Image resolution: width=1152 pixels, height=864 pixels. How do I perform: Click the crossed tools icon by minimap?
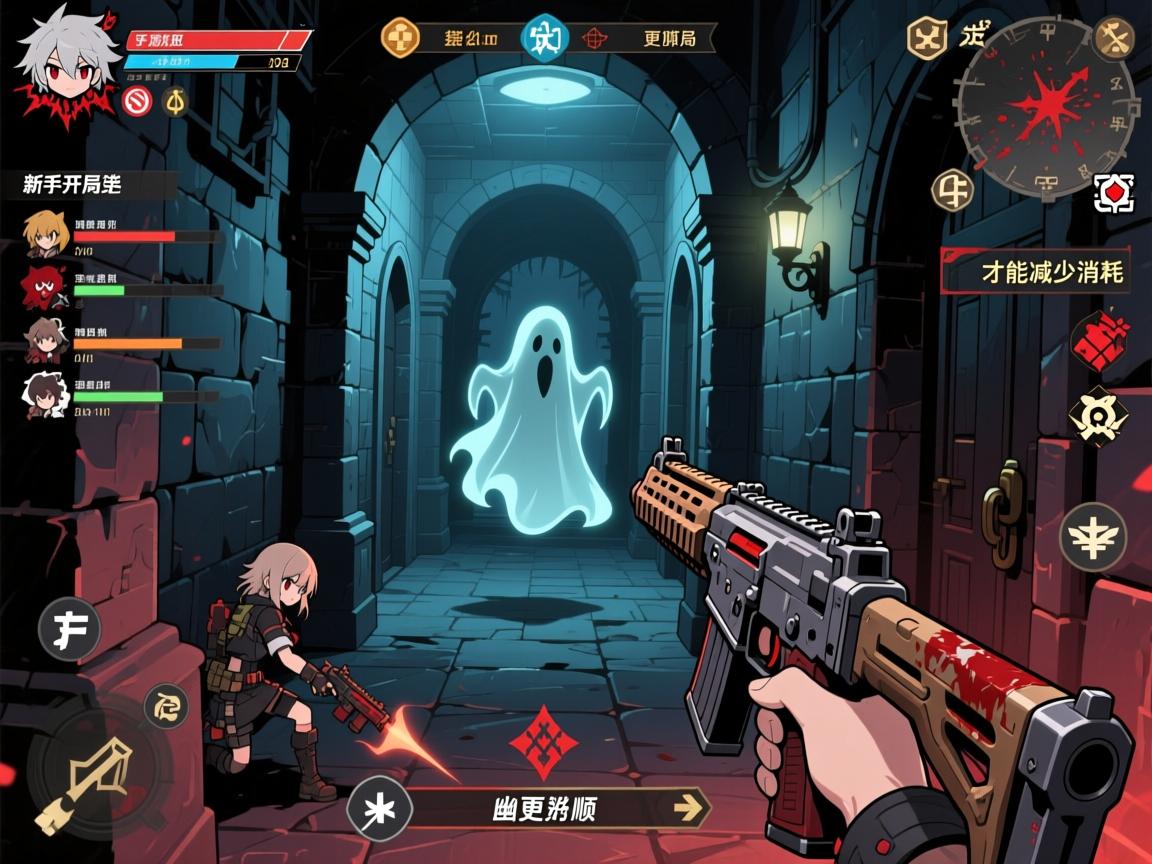point(1113,38)
